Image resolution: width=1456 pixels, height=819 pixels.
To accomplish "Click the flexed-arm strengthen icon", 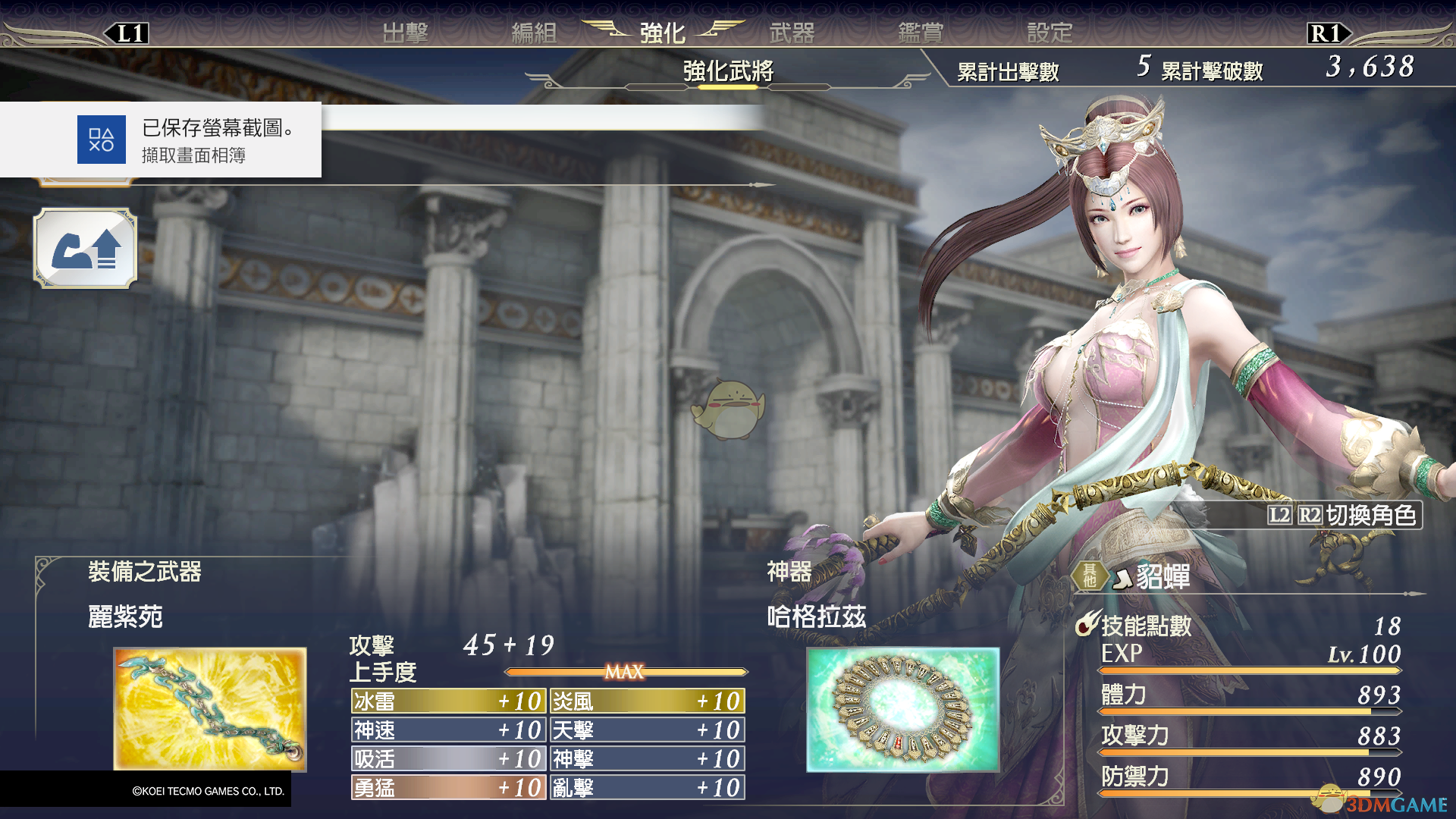I will pyautogui.click(x=85, y=249).
